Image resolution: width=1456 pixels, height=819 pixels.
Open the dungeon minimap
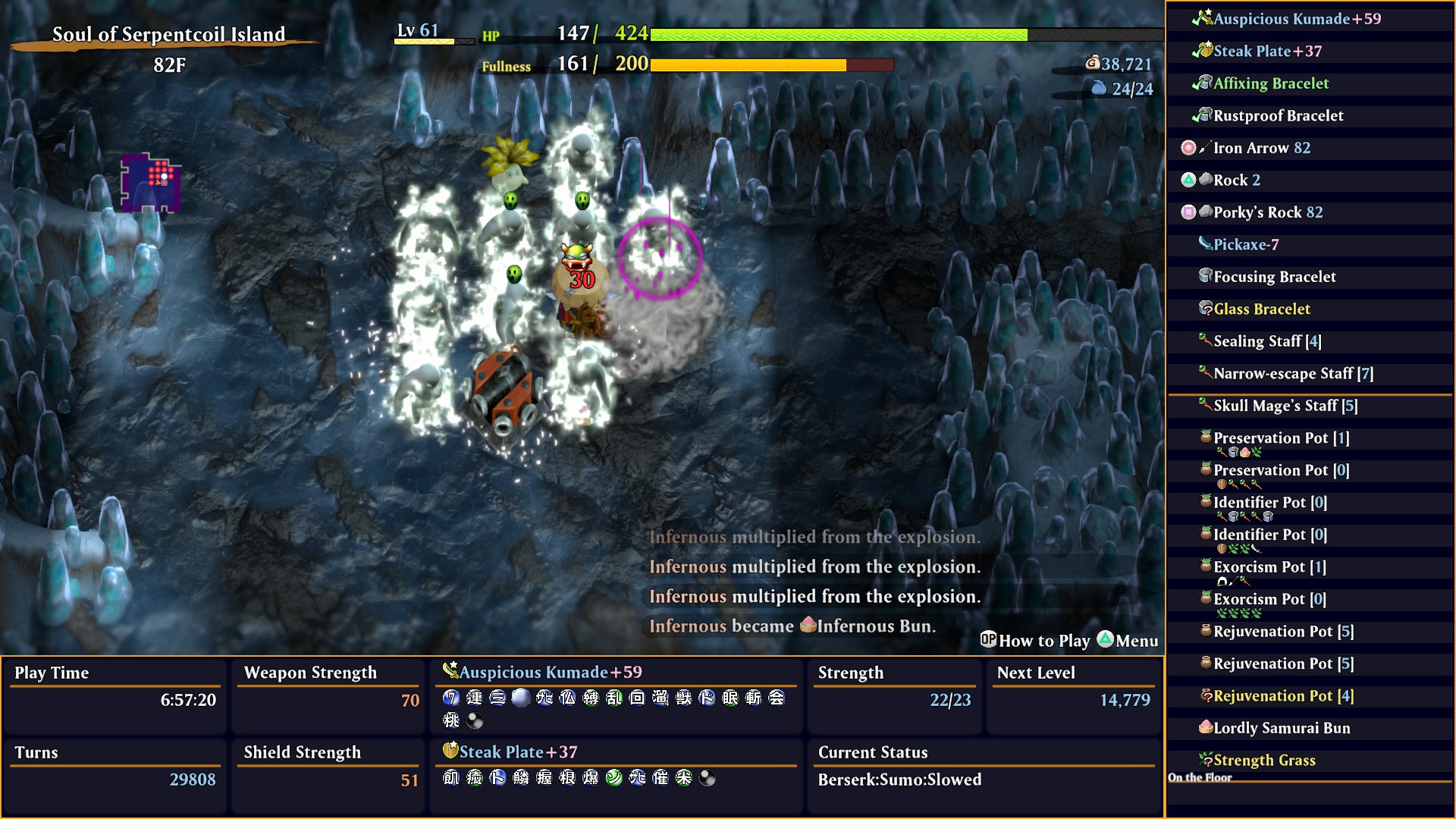click(151, 183)
